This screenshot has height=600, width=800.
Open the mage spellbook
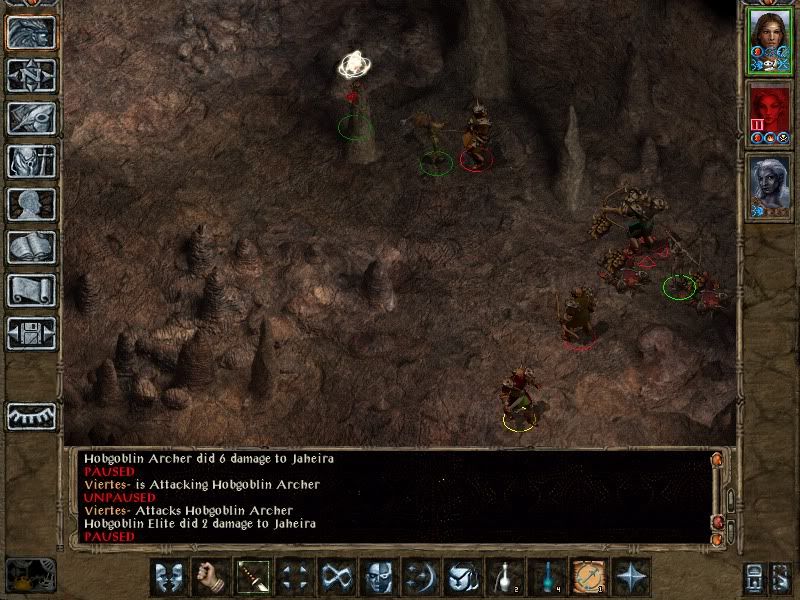[x=31, y=247]
